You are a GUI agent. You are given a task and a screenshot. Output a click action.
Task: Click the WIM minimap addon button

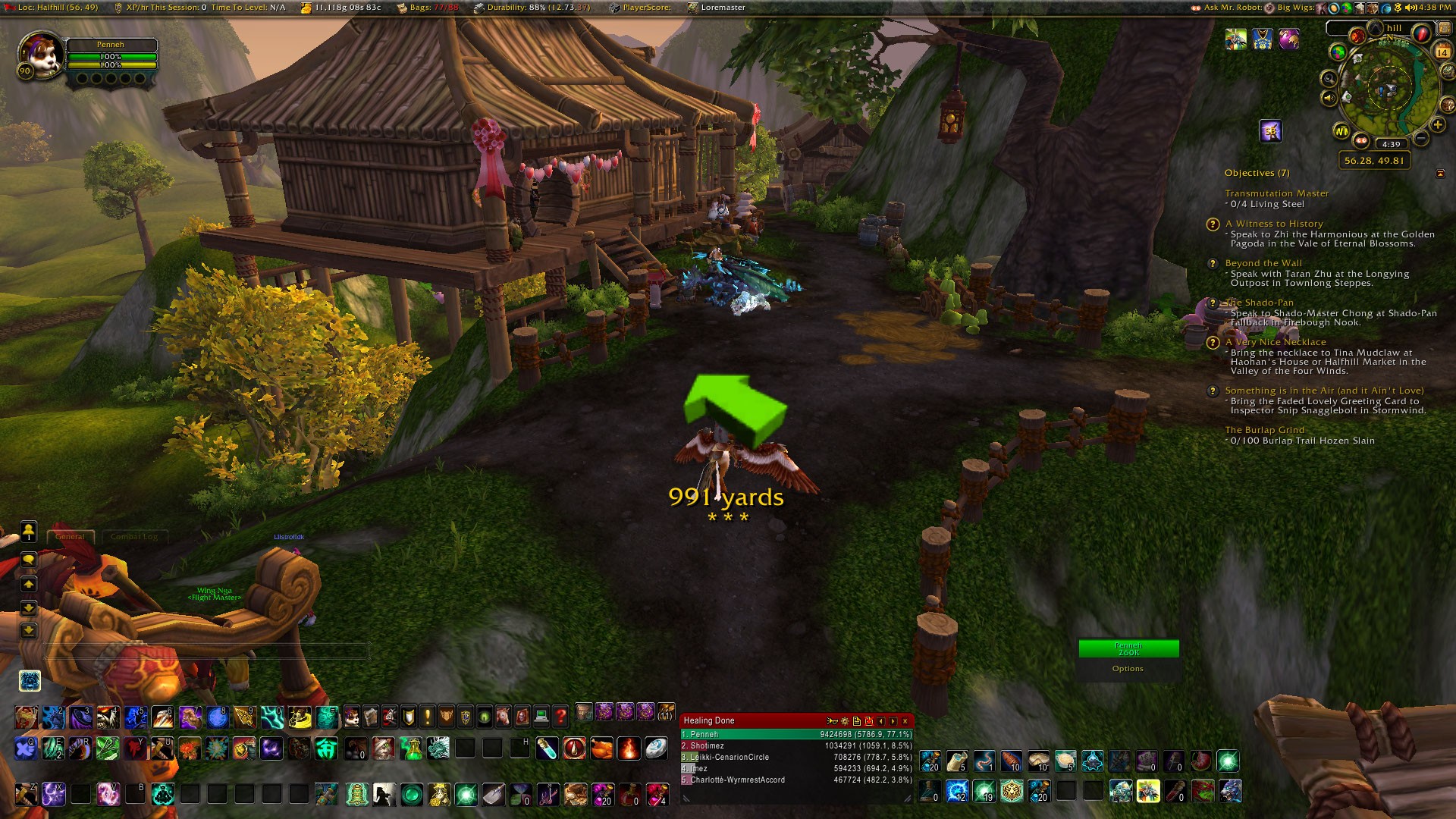coord(1341,131)
